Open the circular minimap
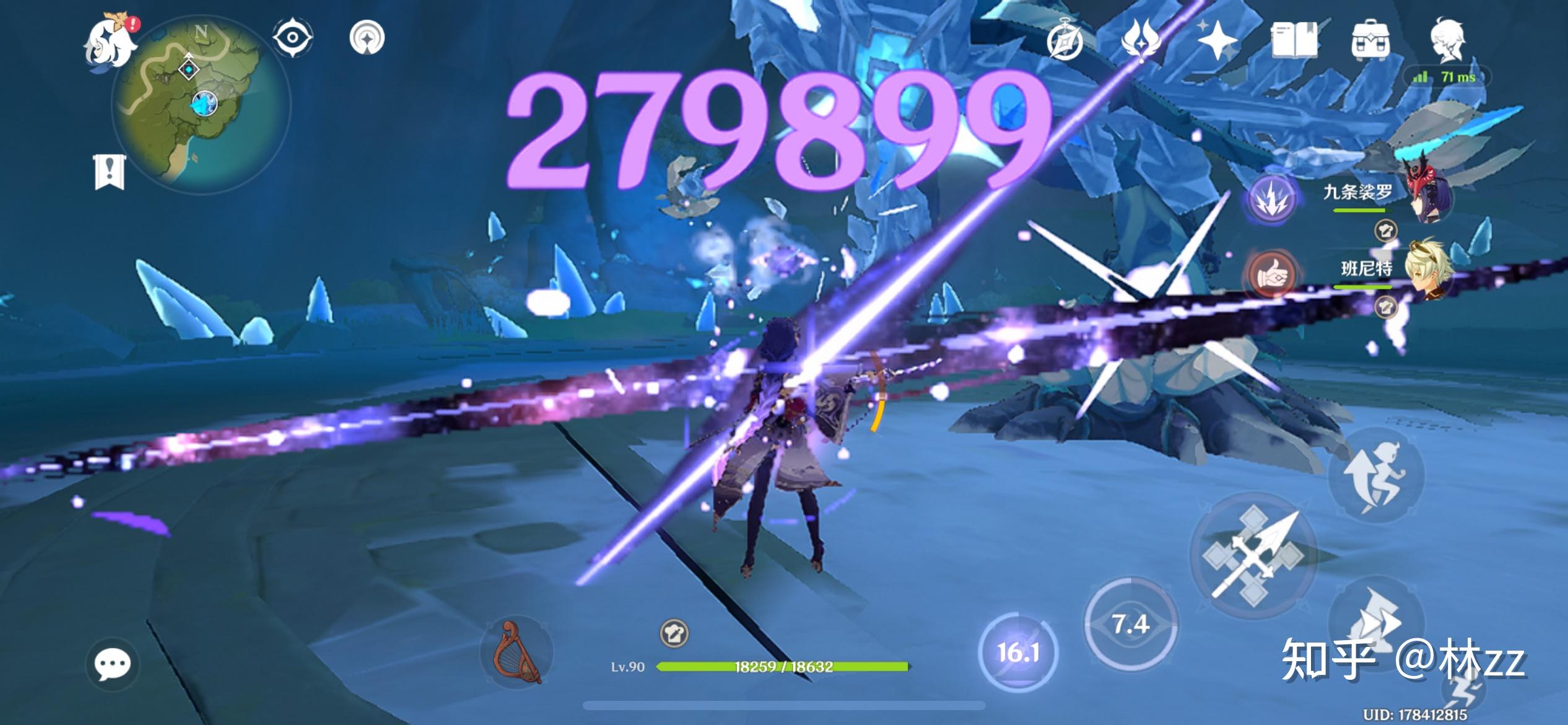The width and height of the screenshot is (1568, 725). click(201, 102)
